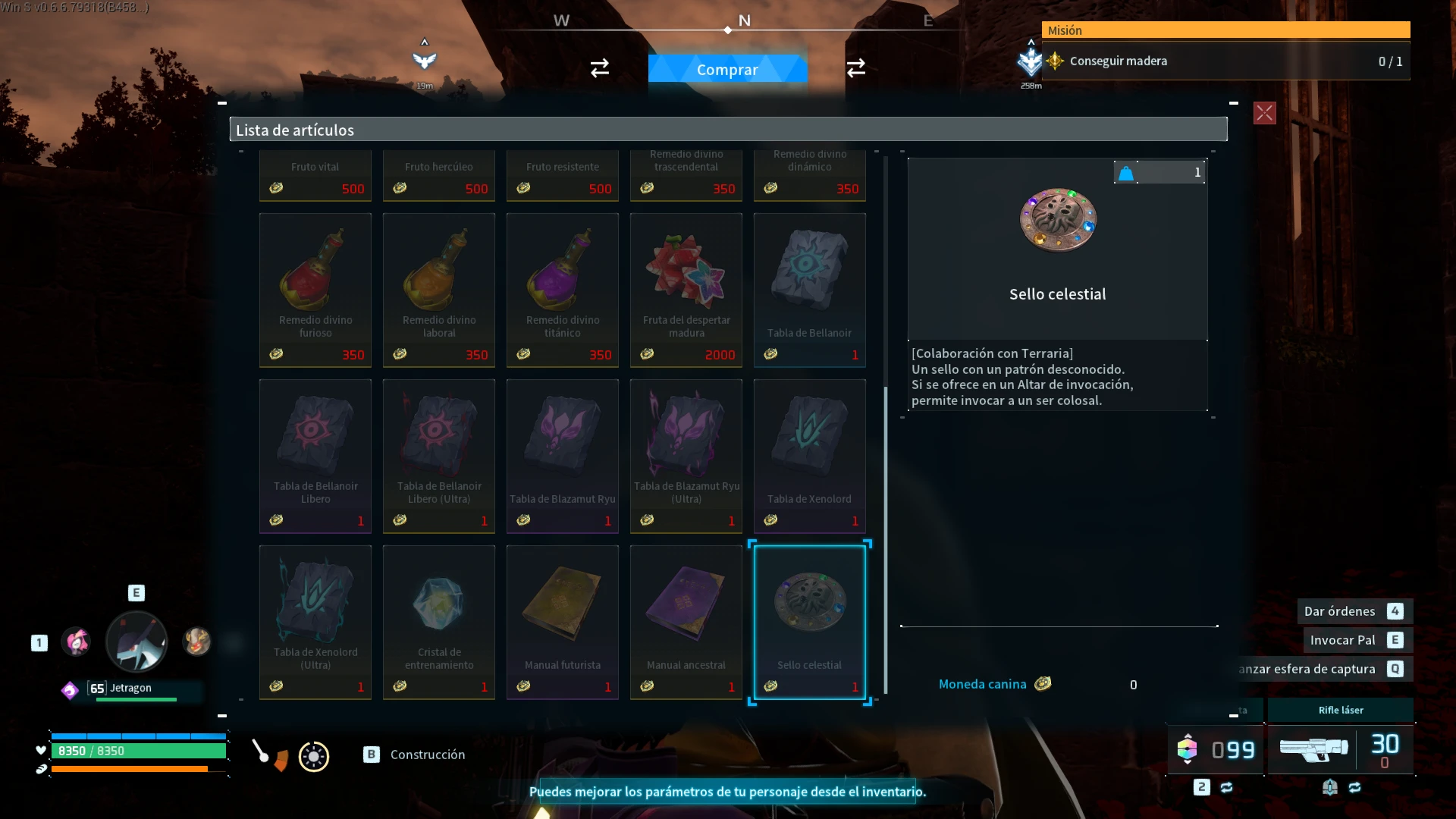The width and height of the screenshot is (1456, 819).
Task: Choose the Tabla de Bellanoir Libero (Ultra) slab
Action: point(438,456)
